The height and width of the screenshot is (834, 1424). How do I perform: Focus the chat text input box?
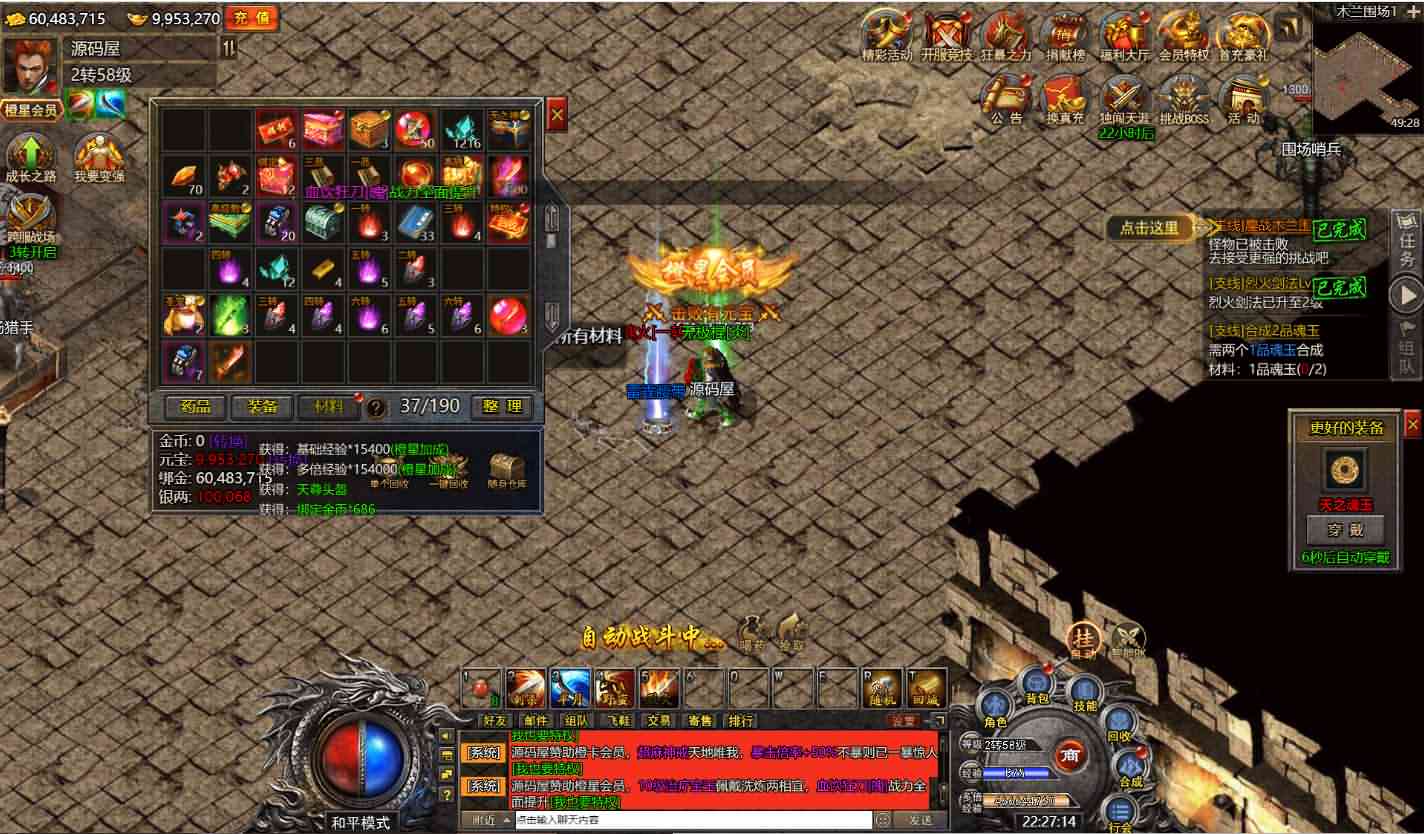[690, 820]
